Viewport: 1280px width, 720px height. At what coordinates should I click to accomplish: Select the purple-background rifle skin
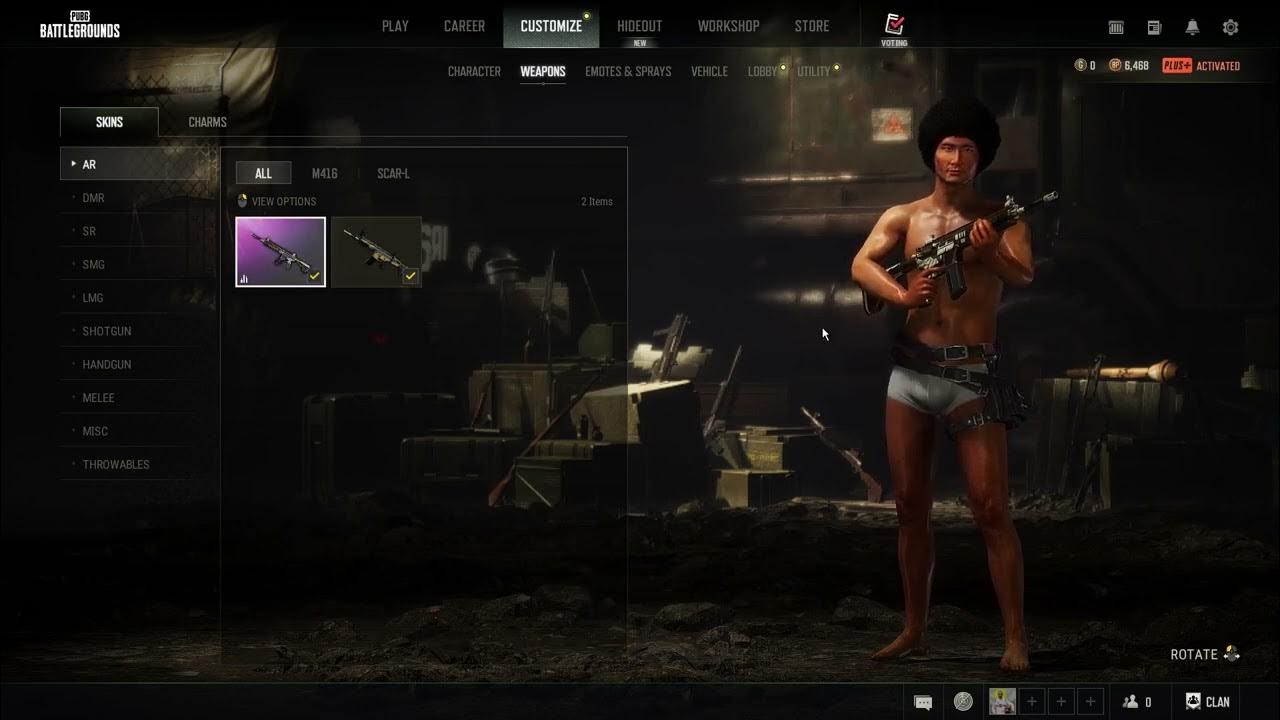click(280, 252)
